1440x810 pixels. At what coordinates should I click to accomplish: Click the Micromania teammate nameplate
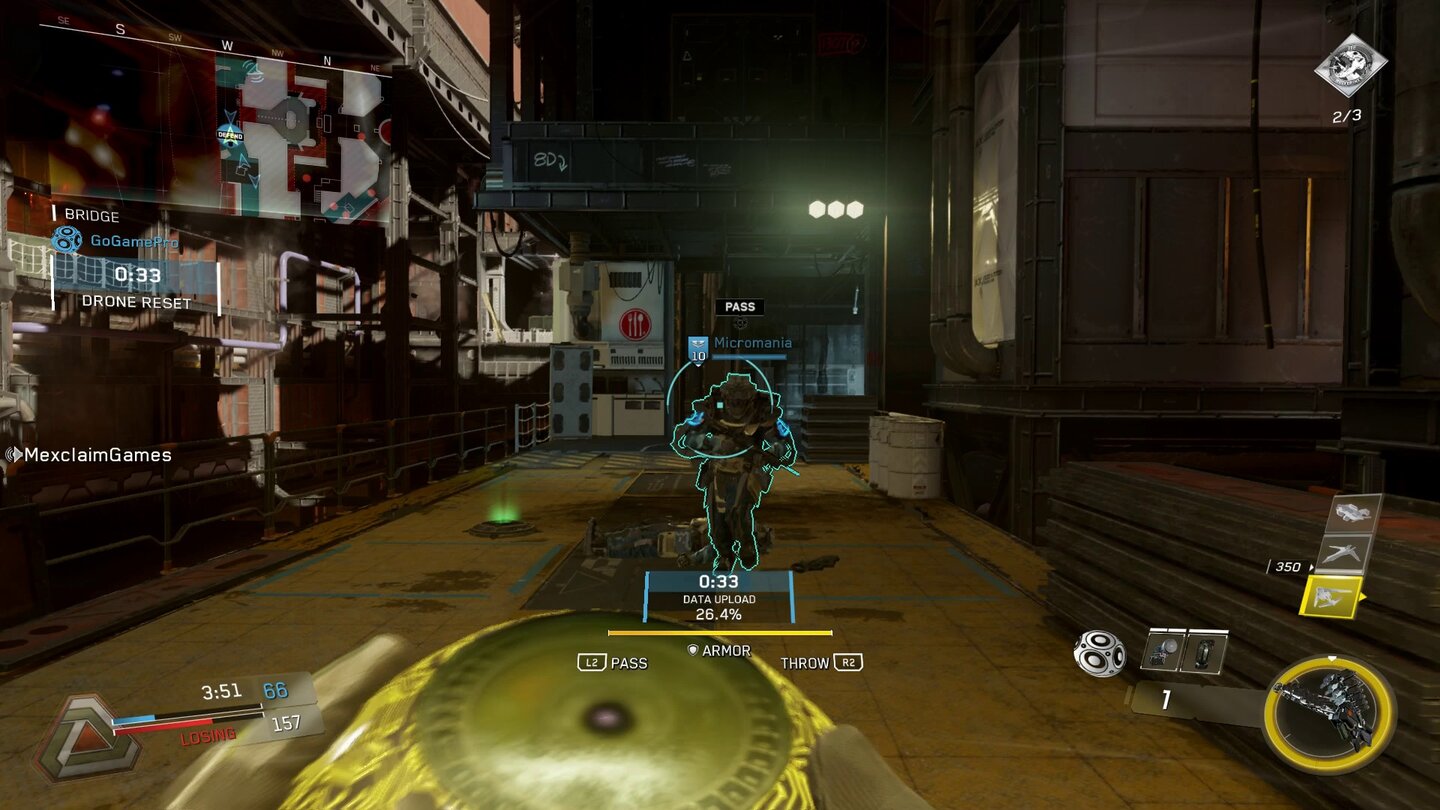point(742,343)
